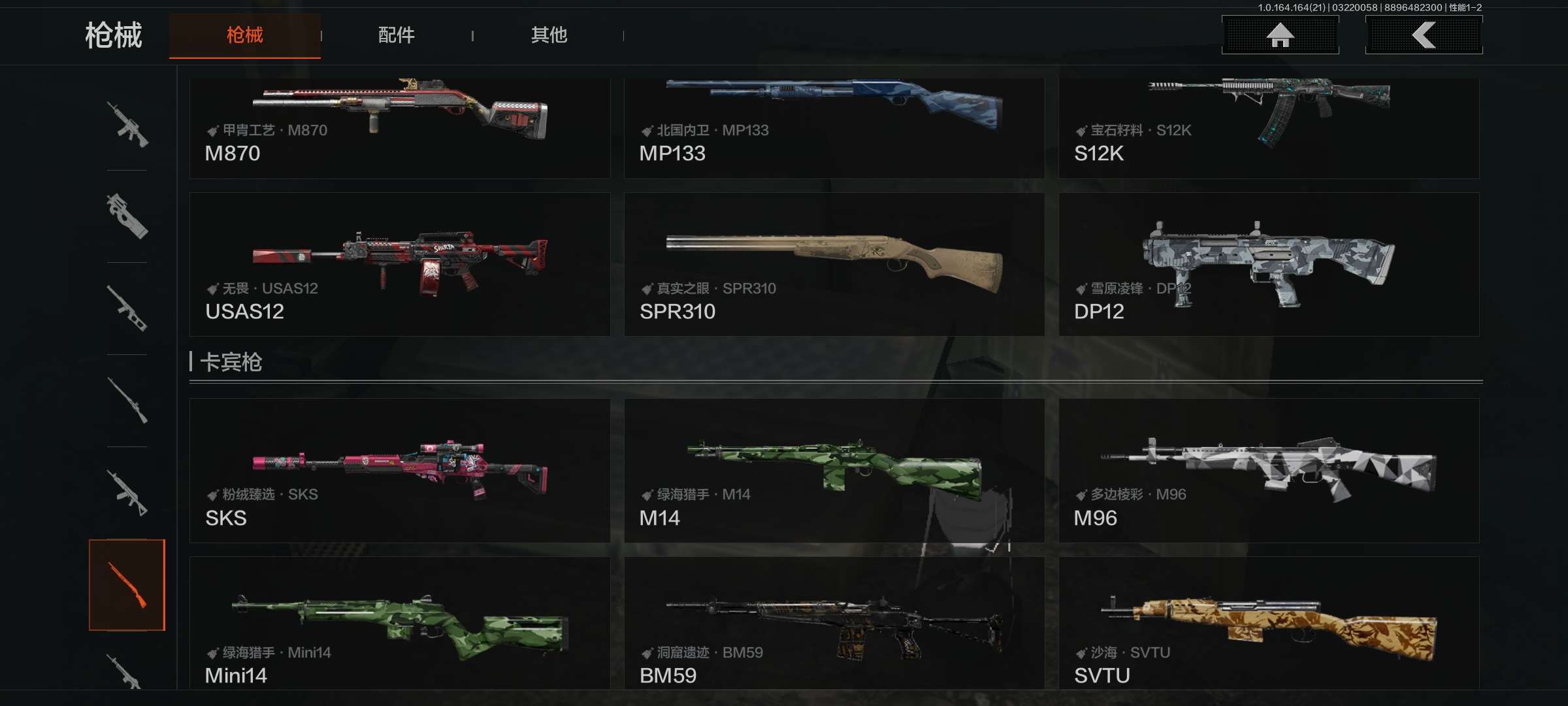Pick the SPR310 shotgun card
Viewport: 1568px width, 706px height.
pos(834,265)
